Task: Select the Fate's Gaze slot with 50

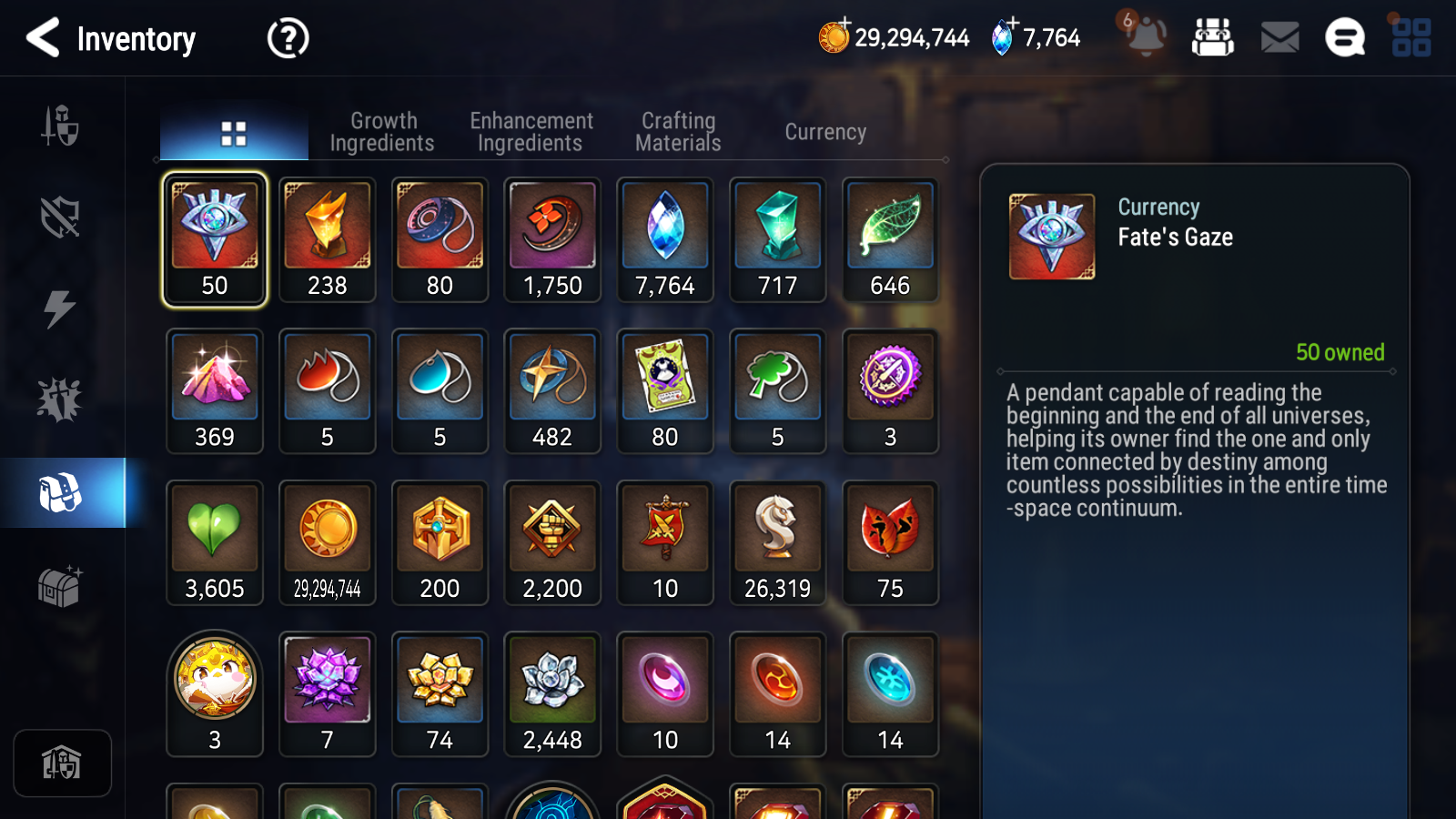Action: [x=215, y=239]
